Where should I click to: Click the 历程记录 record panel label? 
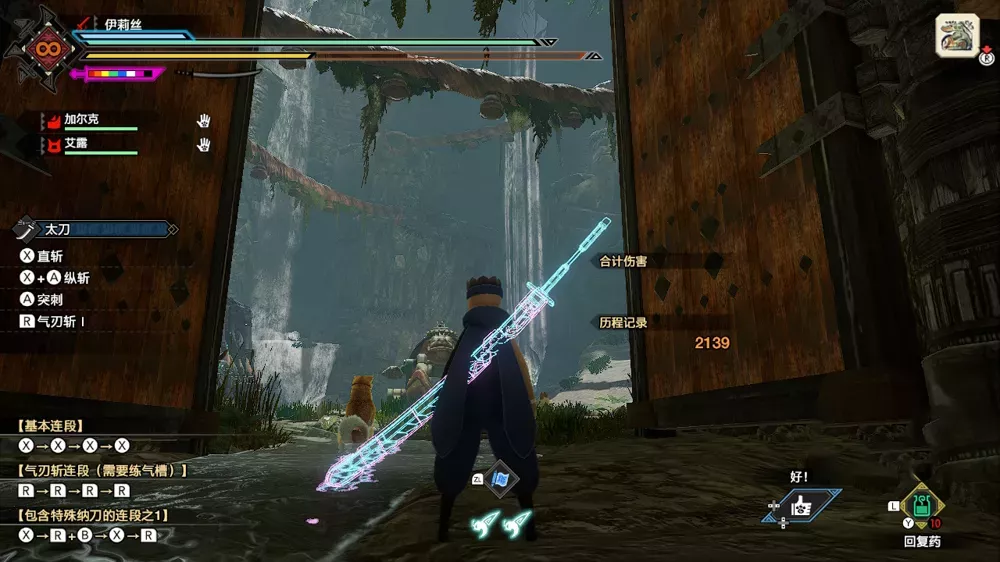coord(623,322)
